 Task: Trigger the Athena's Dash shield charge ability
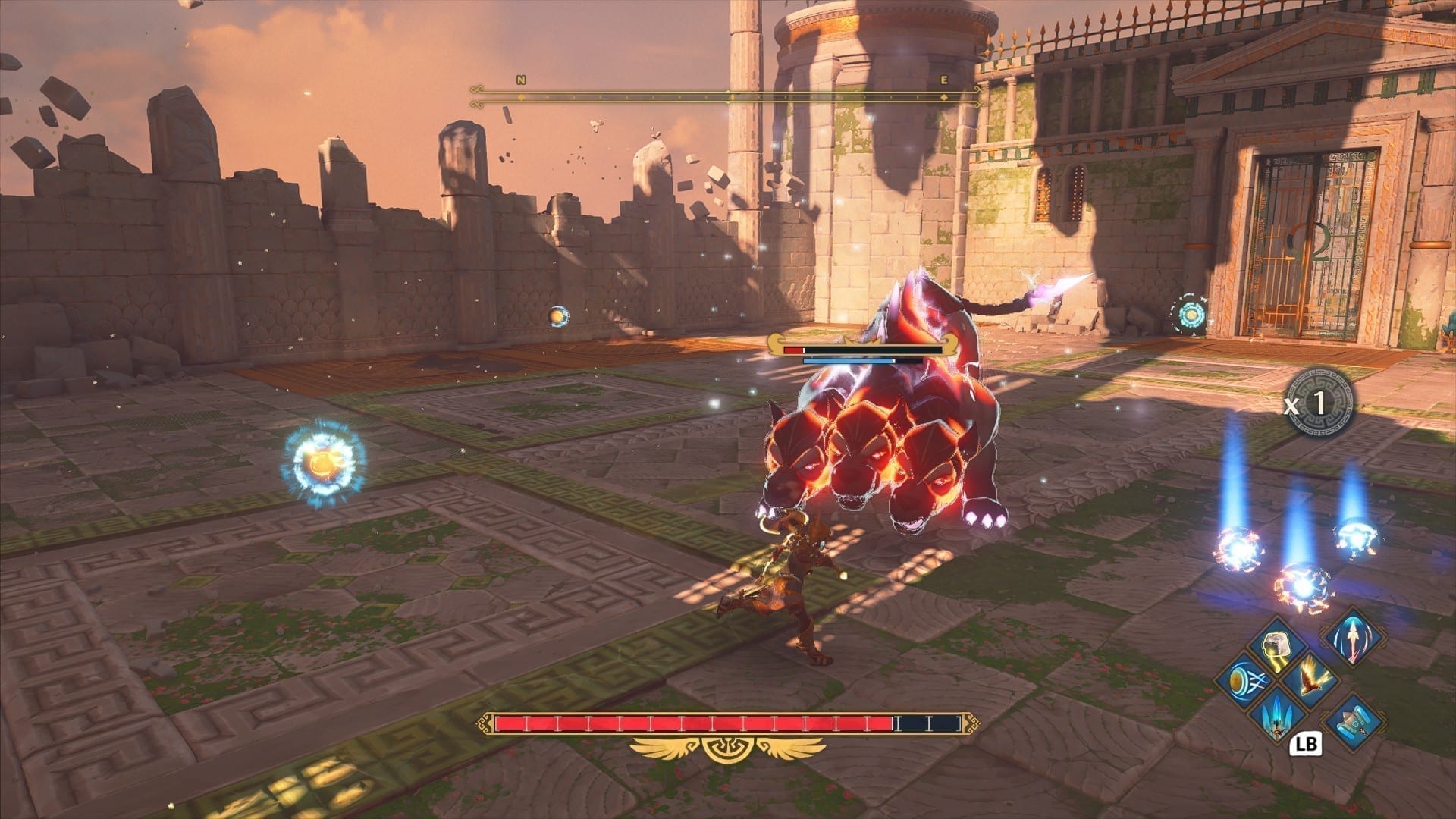[x=1244, y=680]
